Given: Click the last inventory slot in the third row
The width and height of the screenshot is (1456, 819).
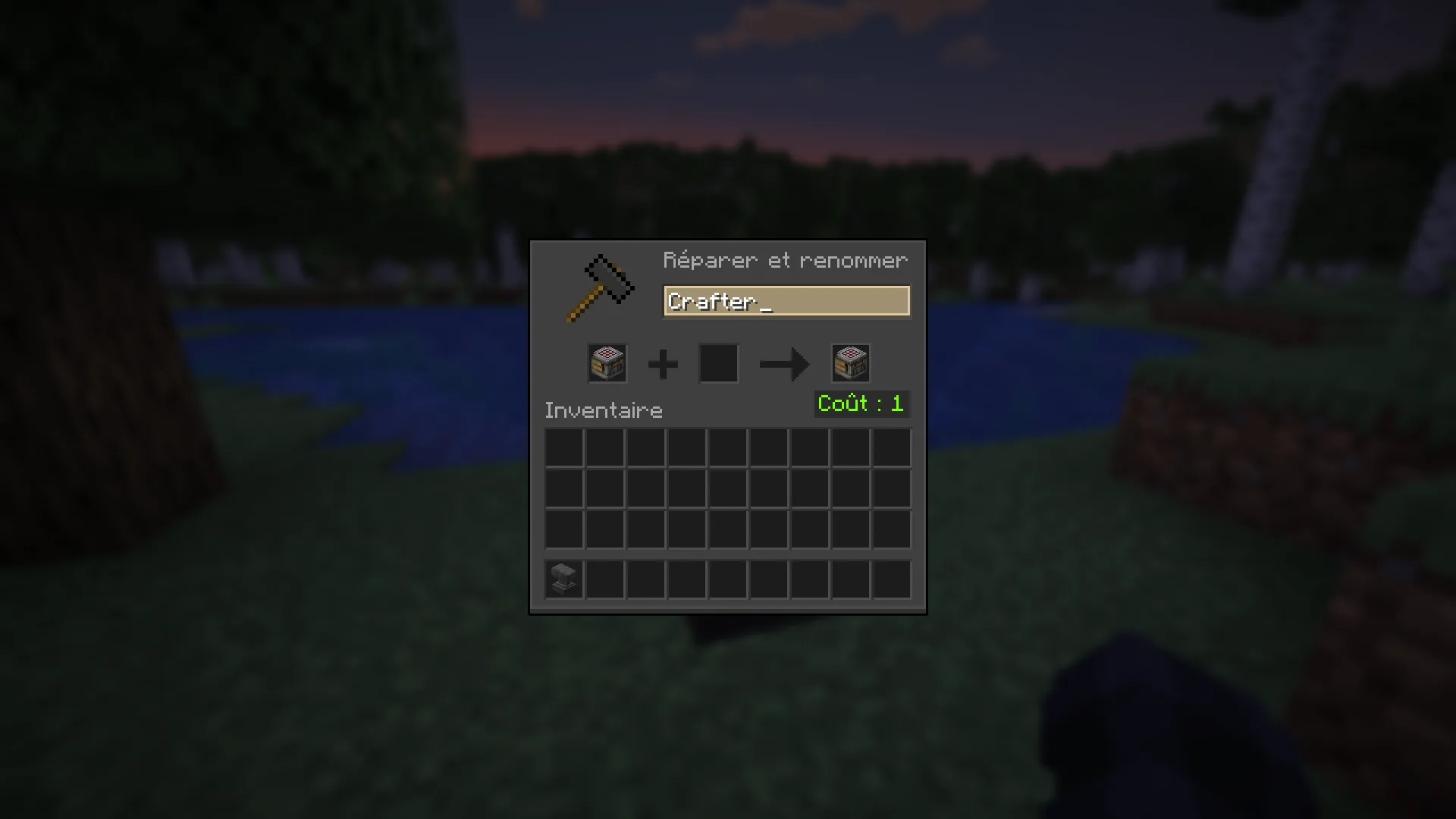Looking at the screenshot, I should pyautogui.click(x=891, y=529).
